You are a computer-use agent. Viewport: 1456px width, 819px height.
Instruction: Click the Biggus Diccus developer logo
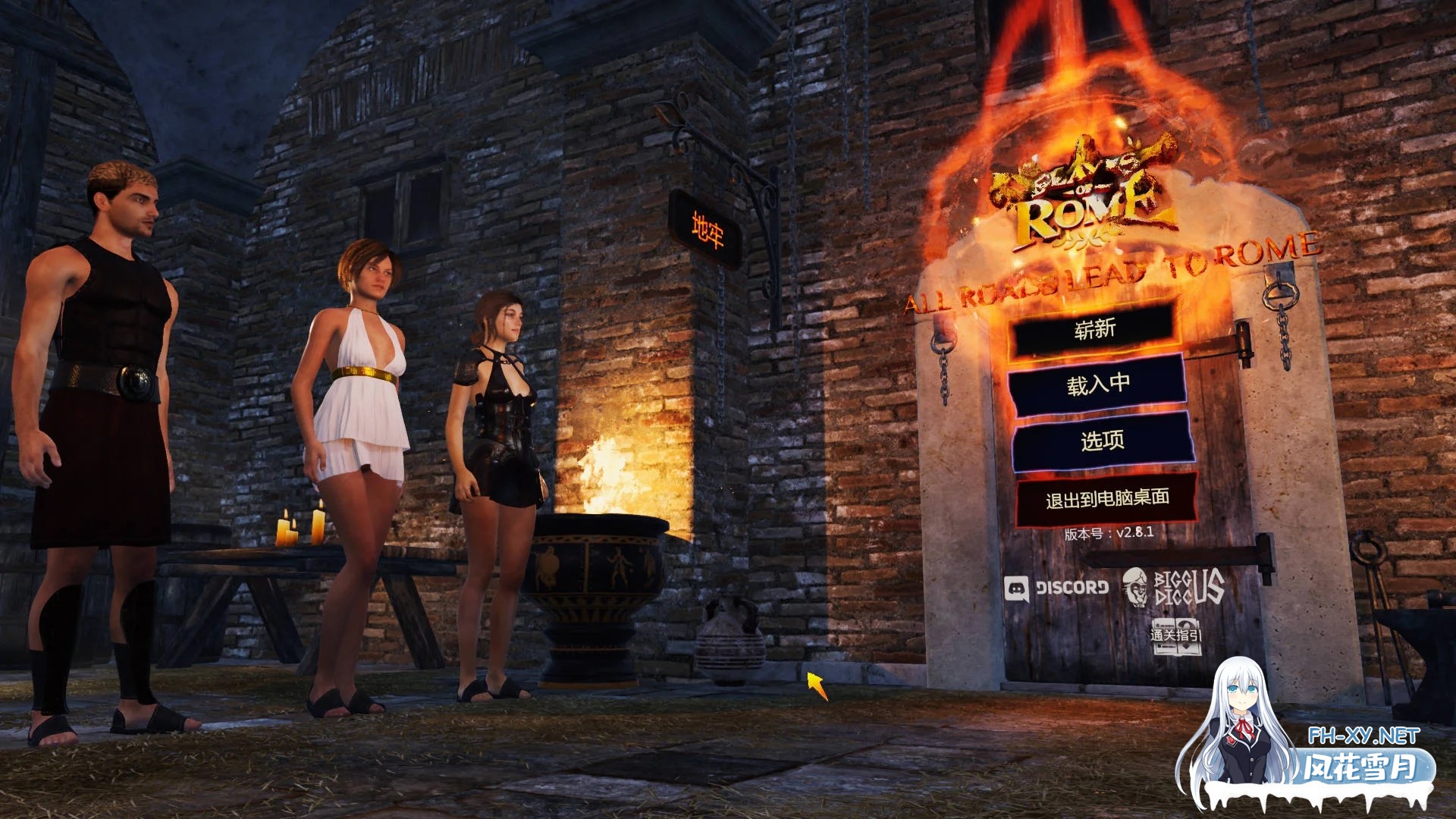pyautogui.click(x=1177, y=588)
